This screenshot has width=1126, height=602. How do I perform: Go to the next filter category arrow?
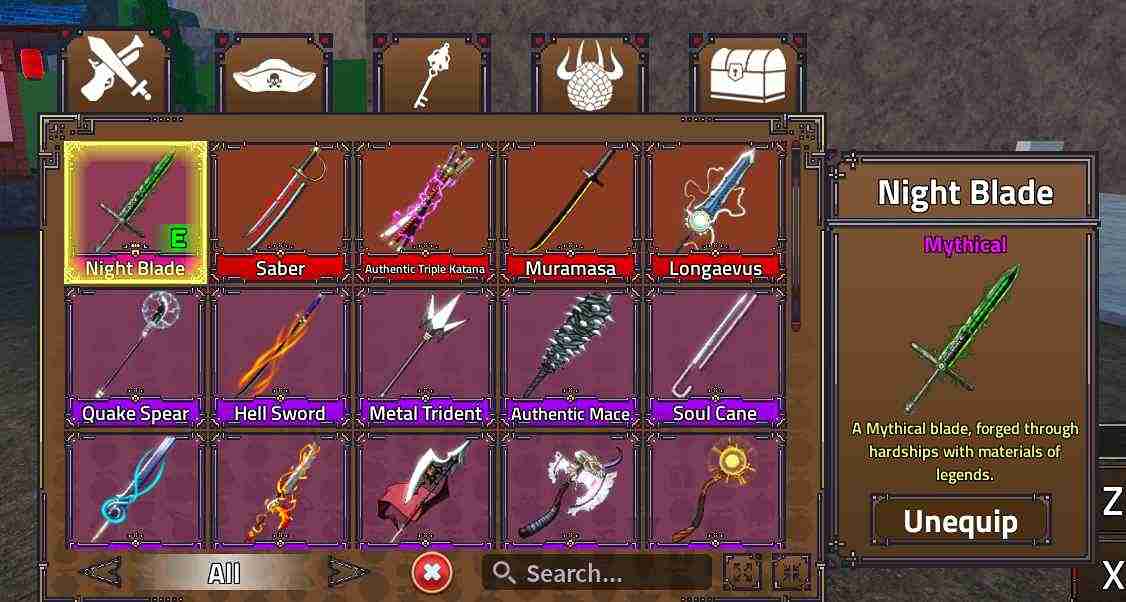point(347,573)
